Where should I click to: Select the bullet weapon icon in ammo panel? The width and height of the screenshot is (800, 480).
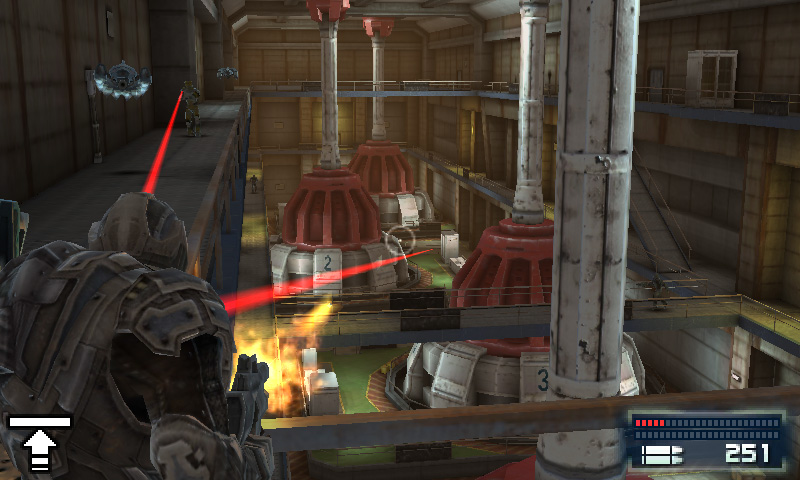pos(662,455)
